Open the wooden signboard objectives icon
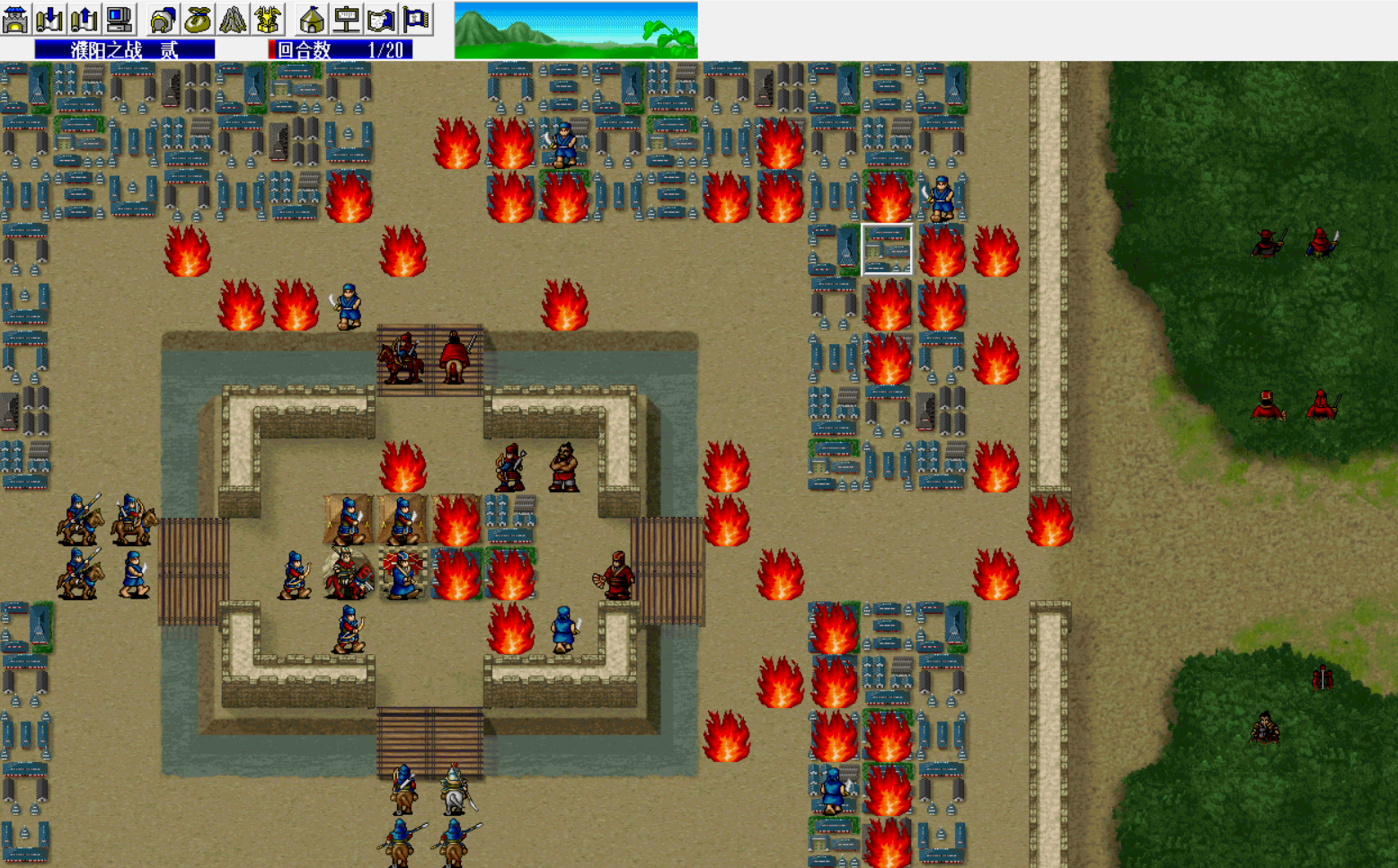Screen dimensions: 1398x868 click(x=347, y=19)
